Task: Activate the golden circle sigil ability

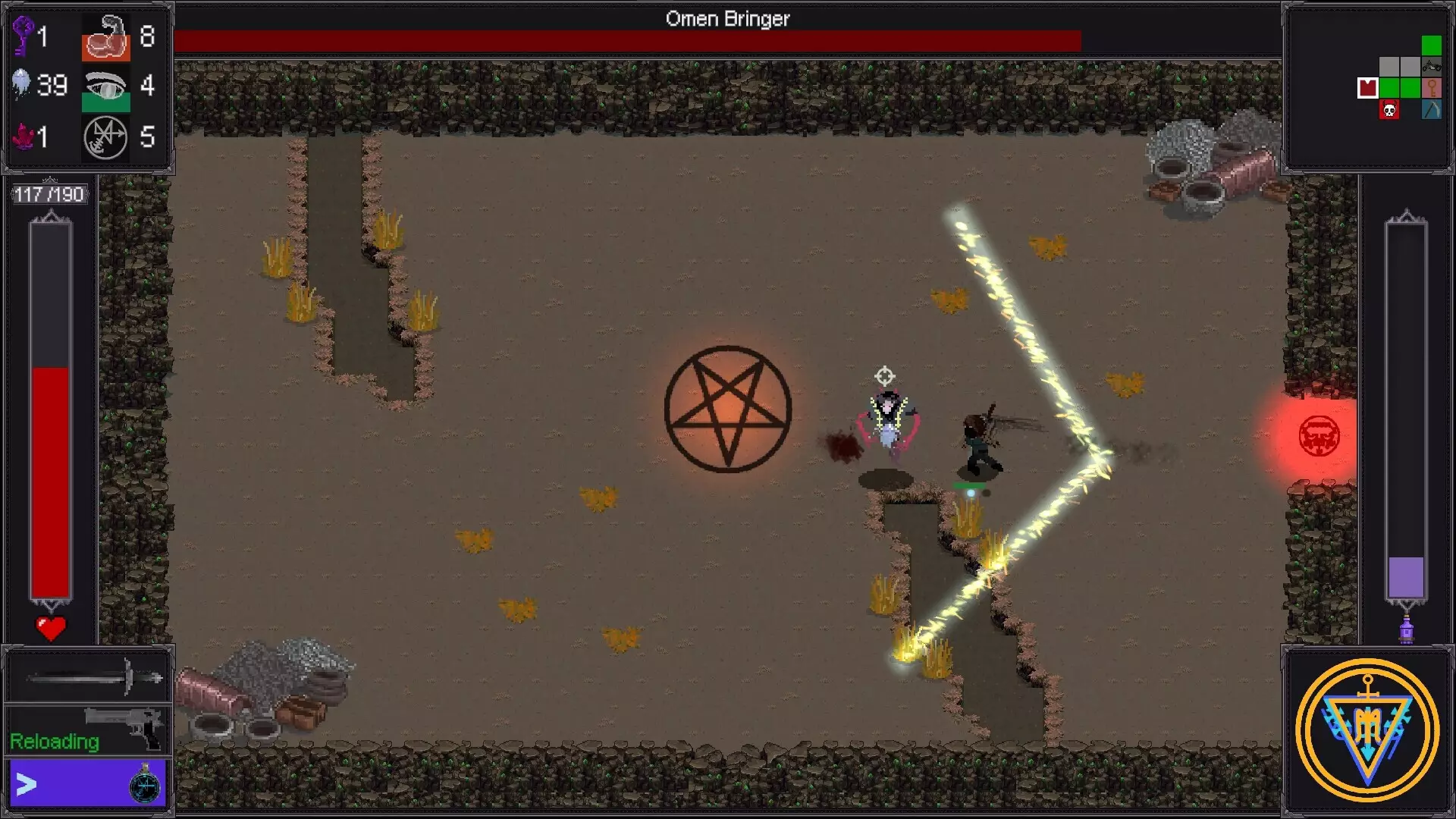Action: tap(1367, 730)
